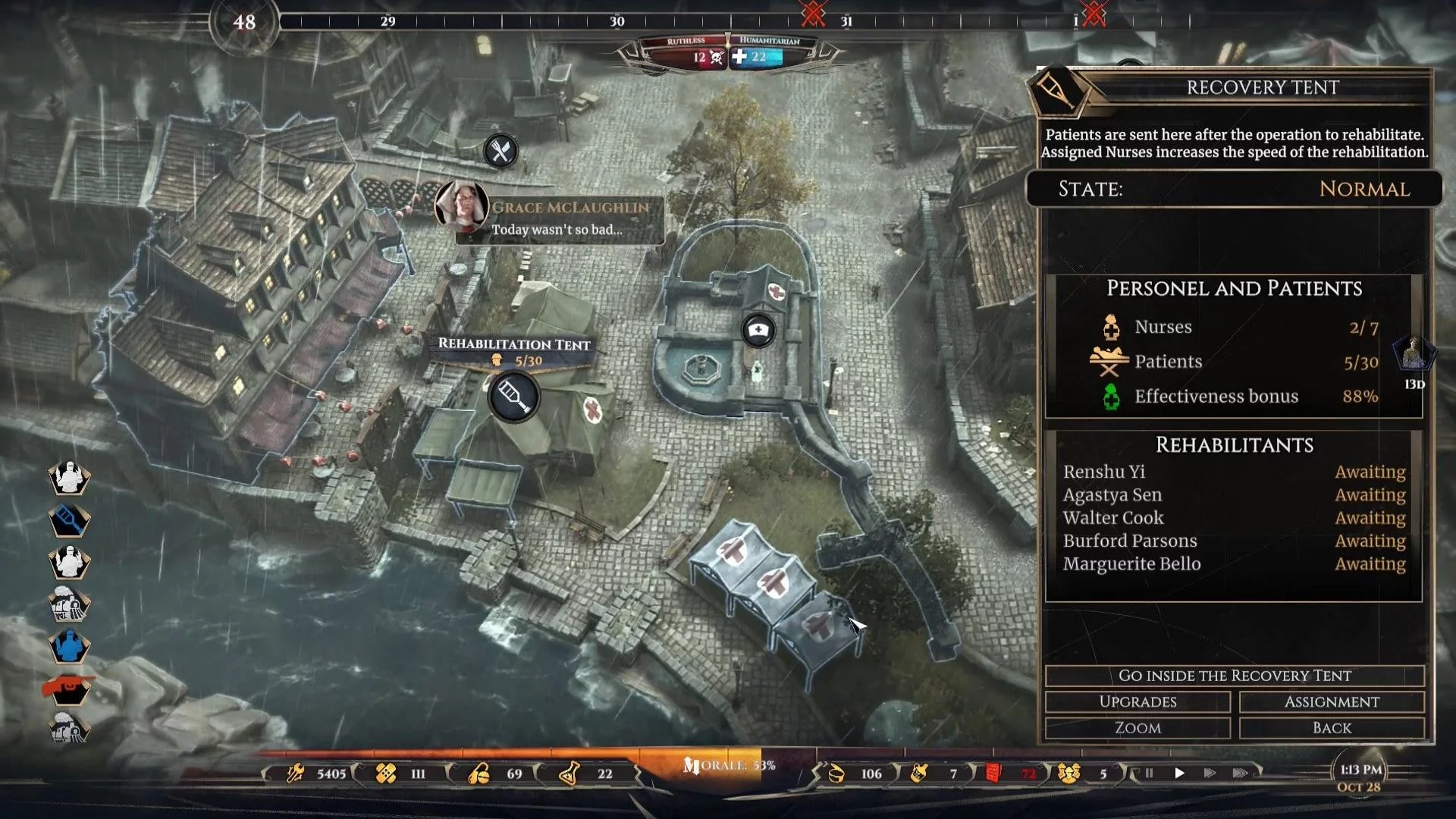Select the fork and knife canteen marker

tap(500, 152)
